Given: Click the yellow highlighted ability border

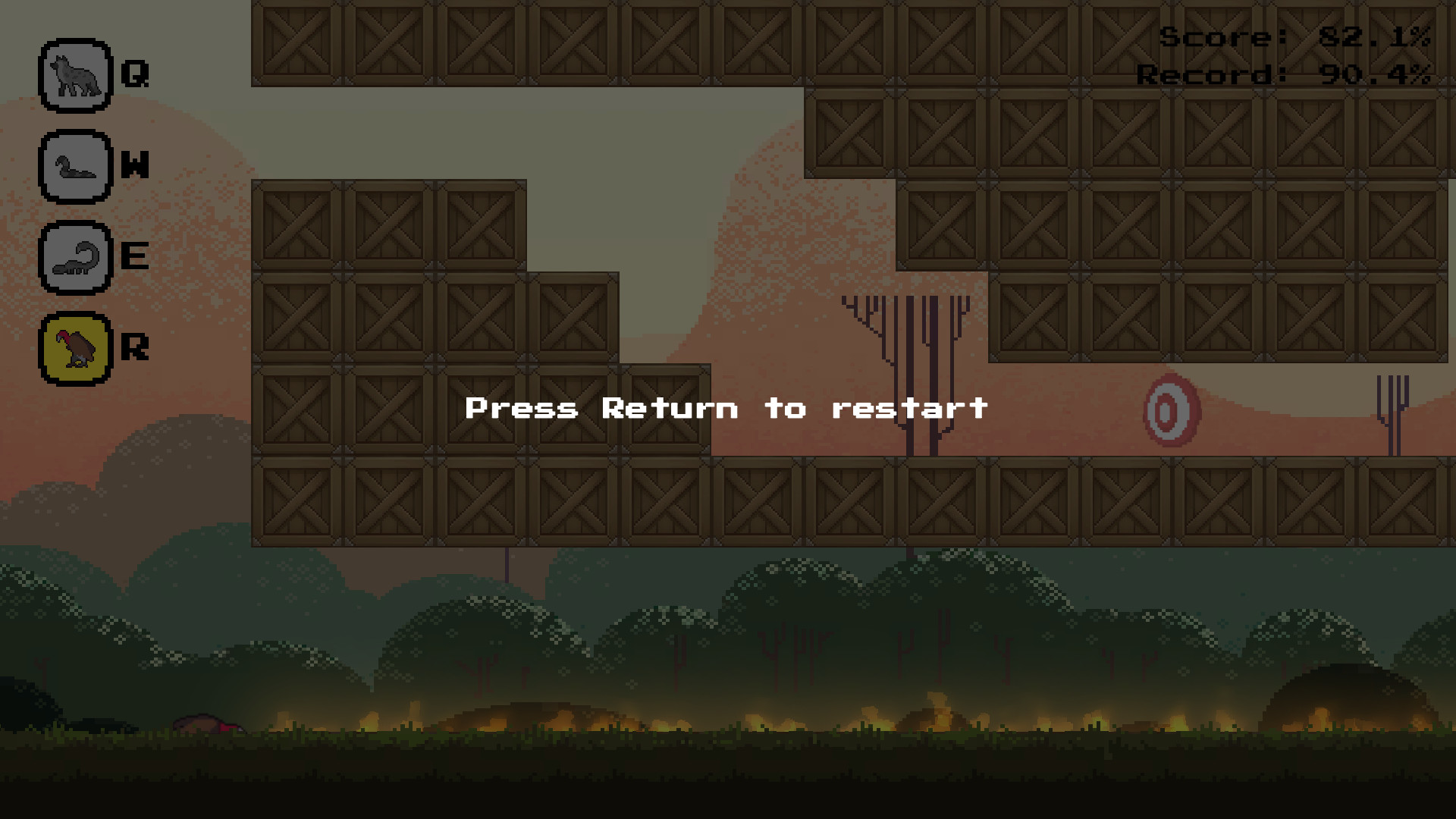Looking at the screenshot, I should point(74,349).
